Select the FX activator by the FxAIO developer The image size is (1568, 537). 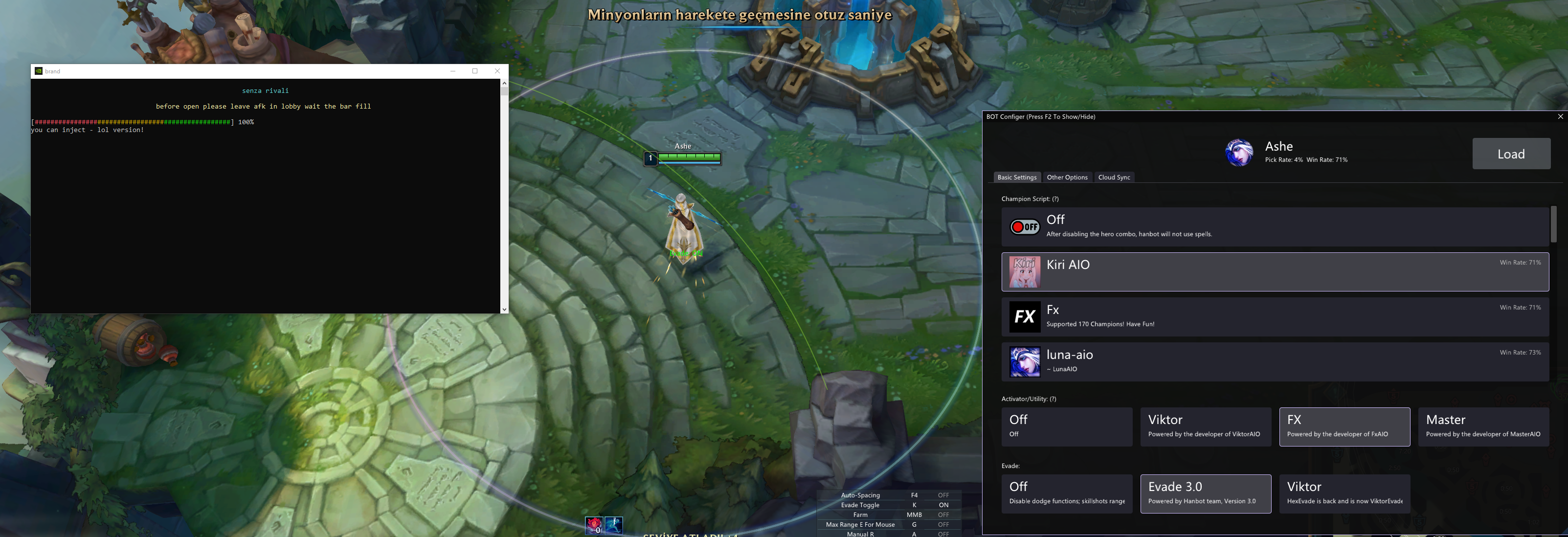(x=1344, y=426)
